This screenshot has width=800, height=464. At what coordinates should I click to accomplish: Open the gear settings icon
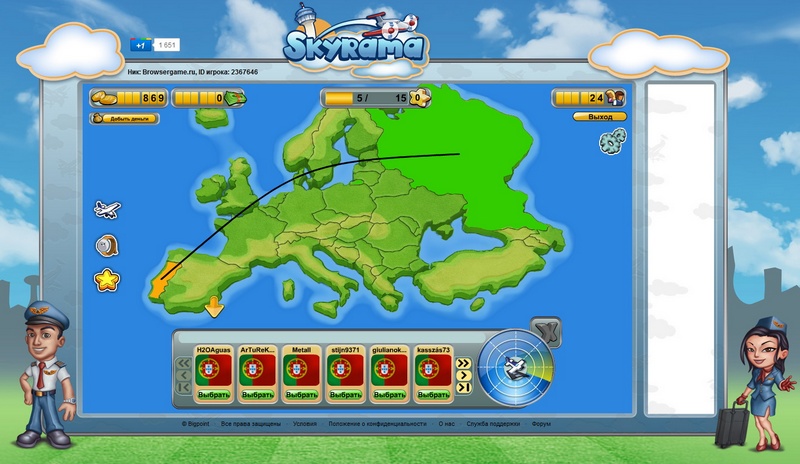point(613,142)
